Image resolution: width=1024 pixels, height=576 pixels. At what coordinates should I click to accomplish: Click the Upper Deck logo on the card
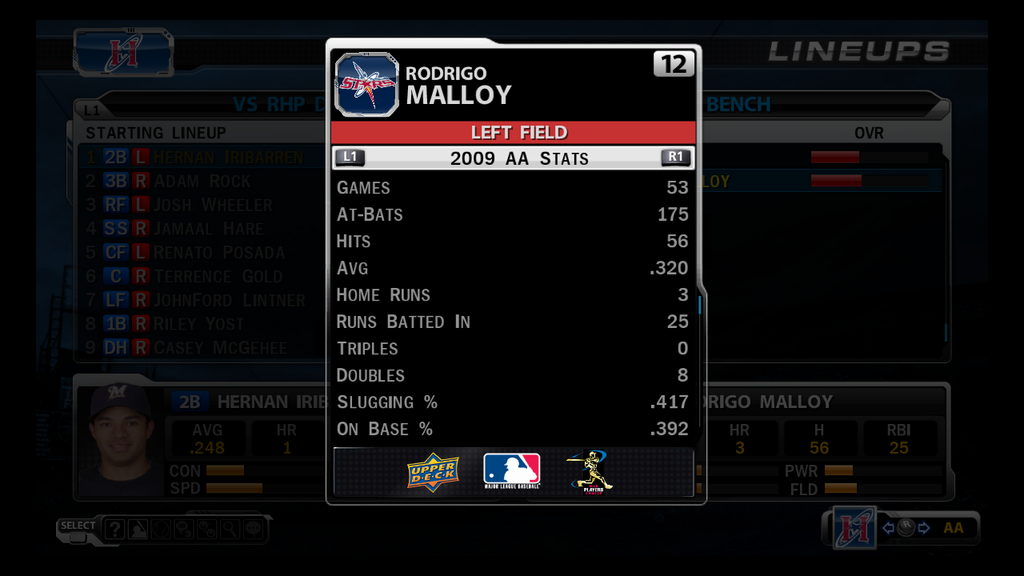[x=432, y=472]
